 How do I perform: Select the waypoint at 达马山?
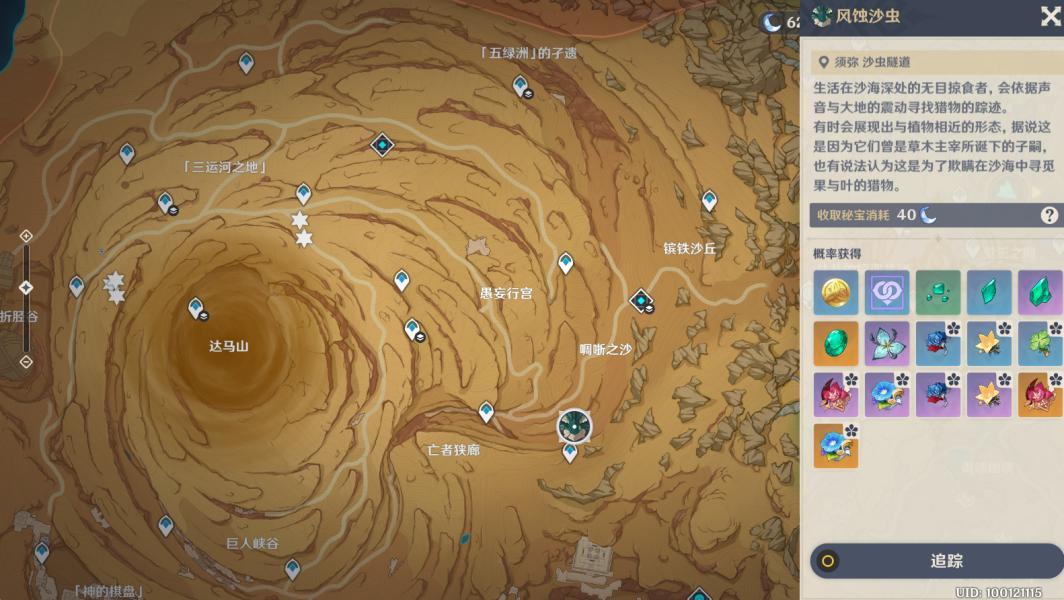point(196,308)
